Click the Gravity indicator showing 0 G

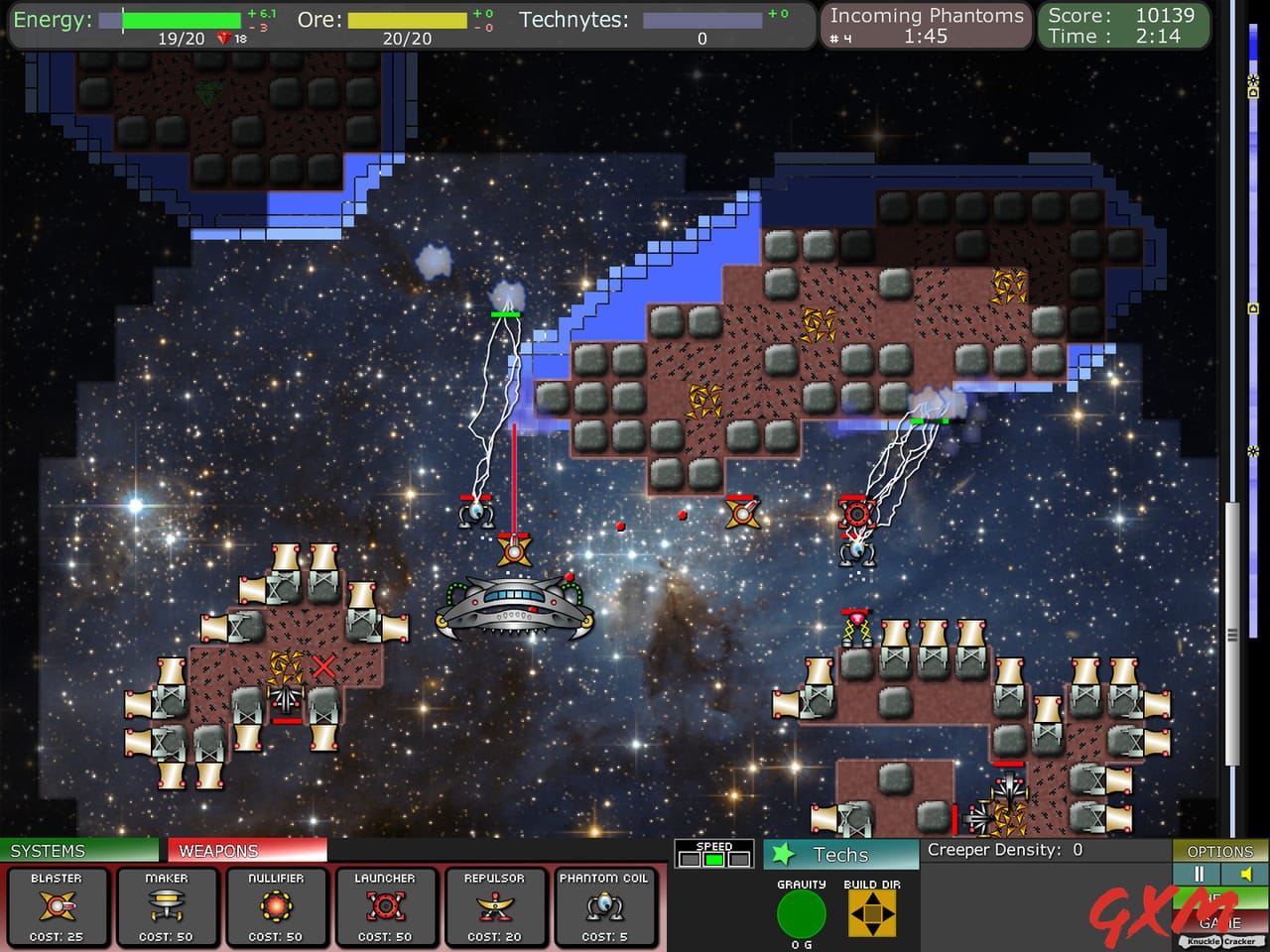tap(800, 913)
